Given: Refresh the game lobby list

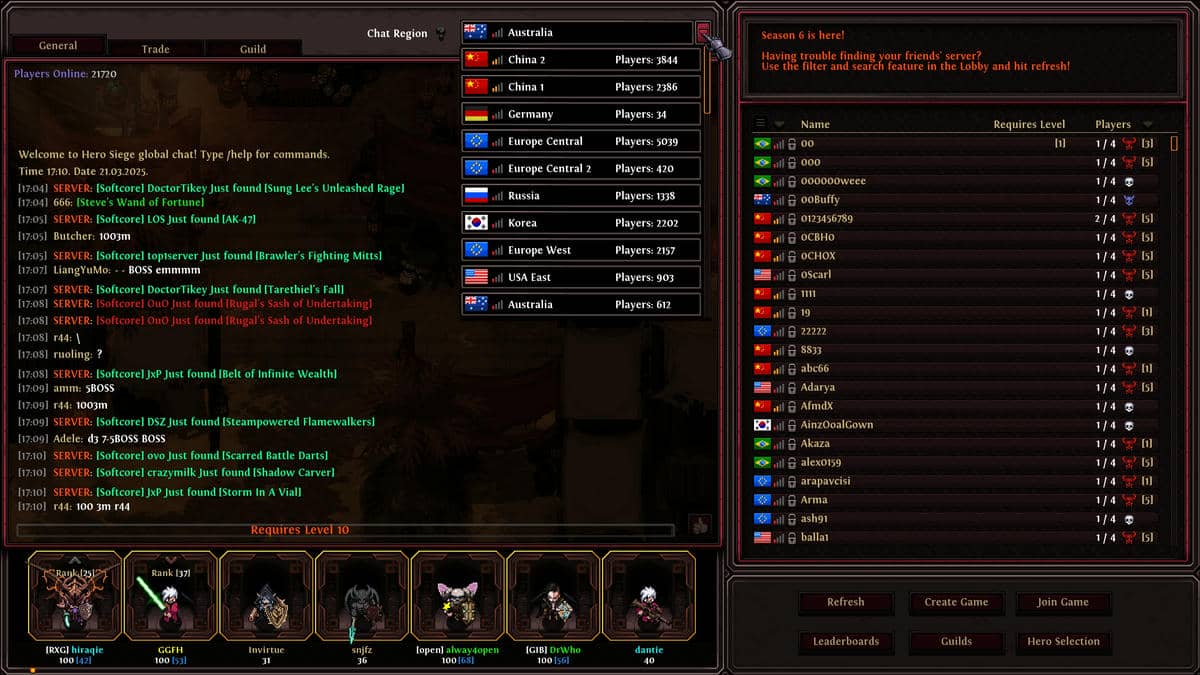Looking at the screenshot, I should [x=845, y=602].
